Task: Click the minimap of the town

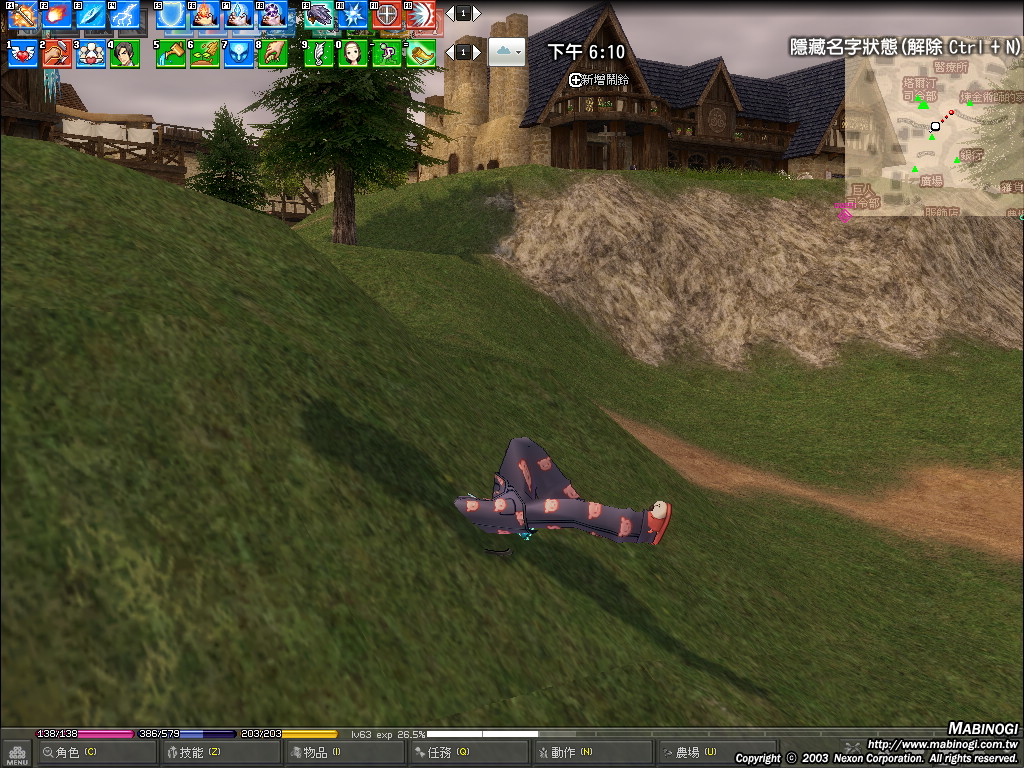Action: click(x=933, y=135)
